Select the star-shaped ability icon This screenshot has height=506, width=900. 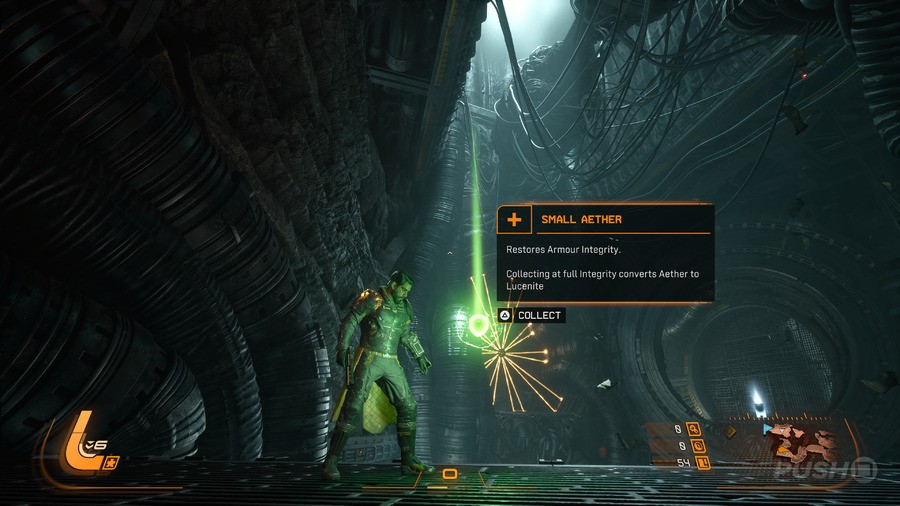[x=113, y=462]
